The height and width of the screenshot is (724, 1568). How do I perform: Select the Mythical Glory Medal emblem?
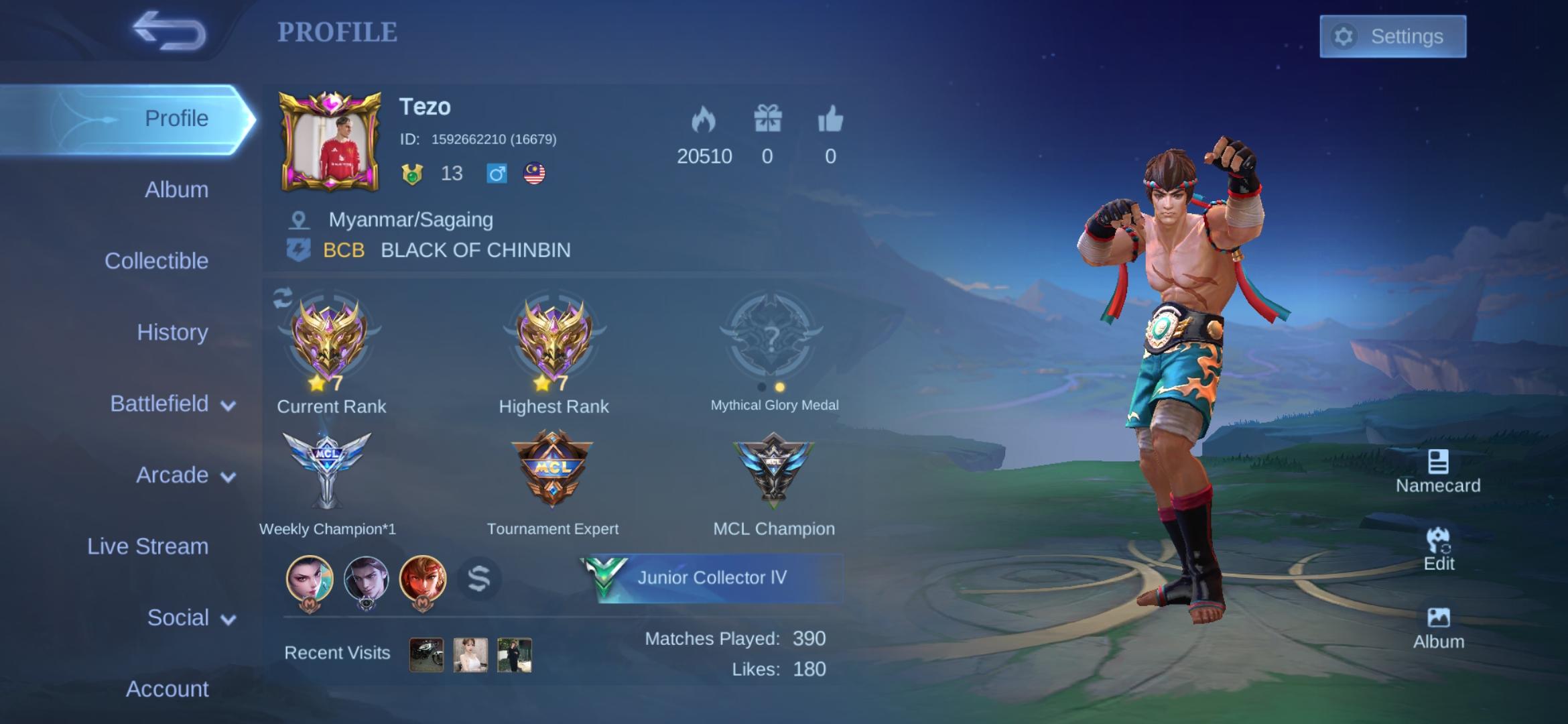(x=771, y=335)
